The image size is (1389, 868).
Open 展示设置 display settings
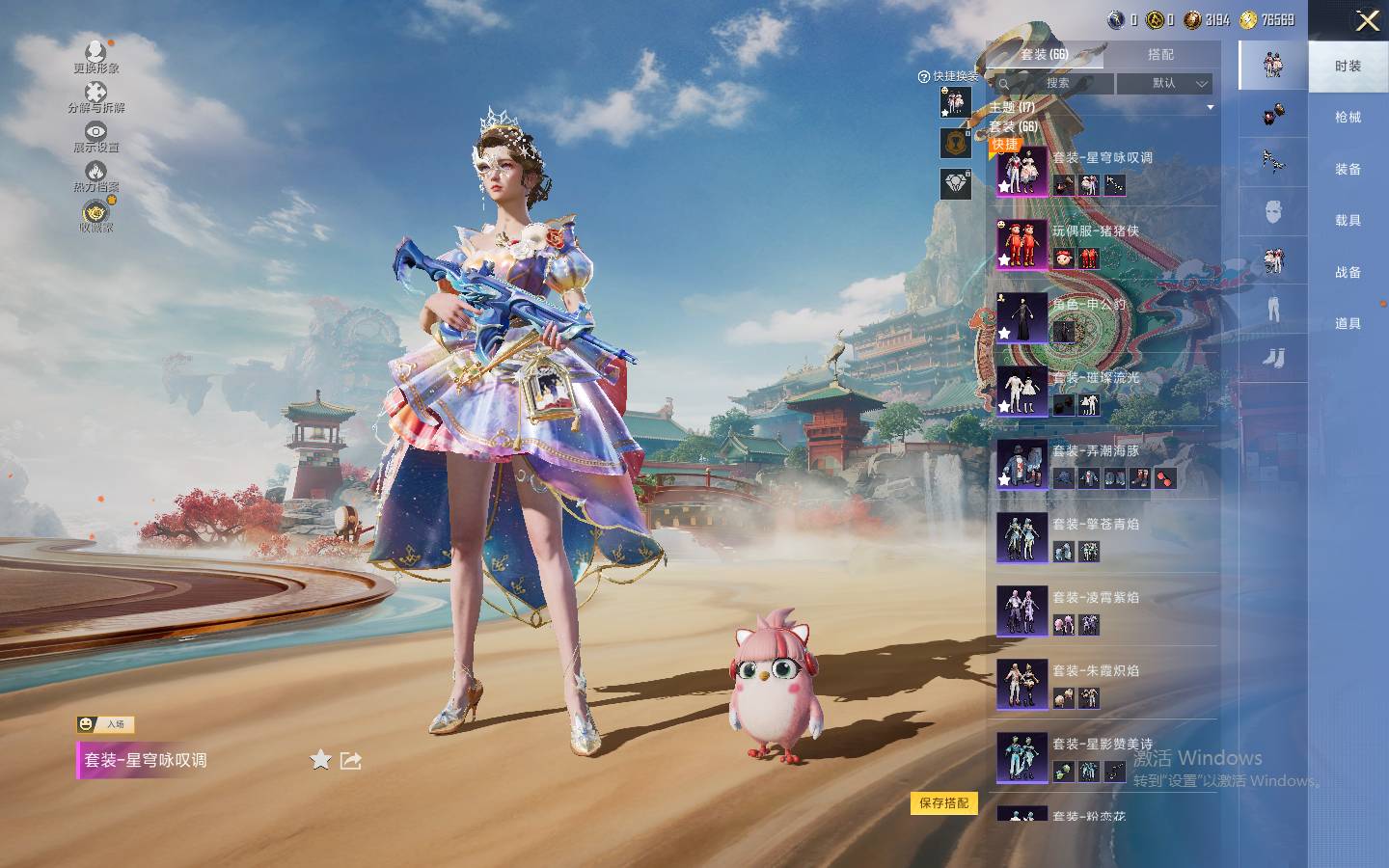[95, 137]
